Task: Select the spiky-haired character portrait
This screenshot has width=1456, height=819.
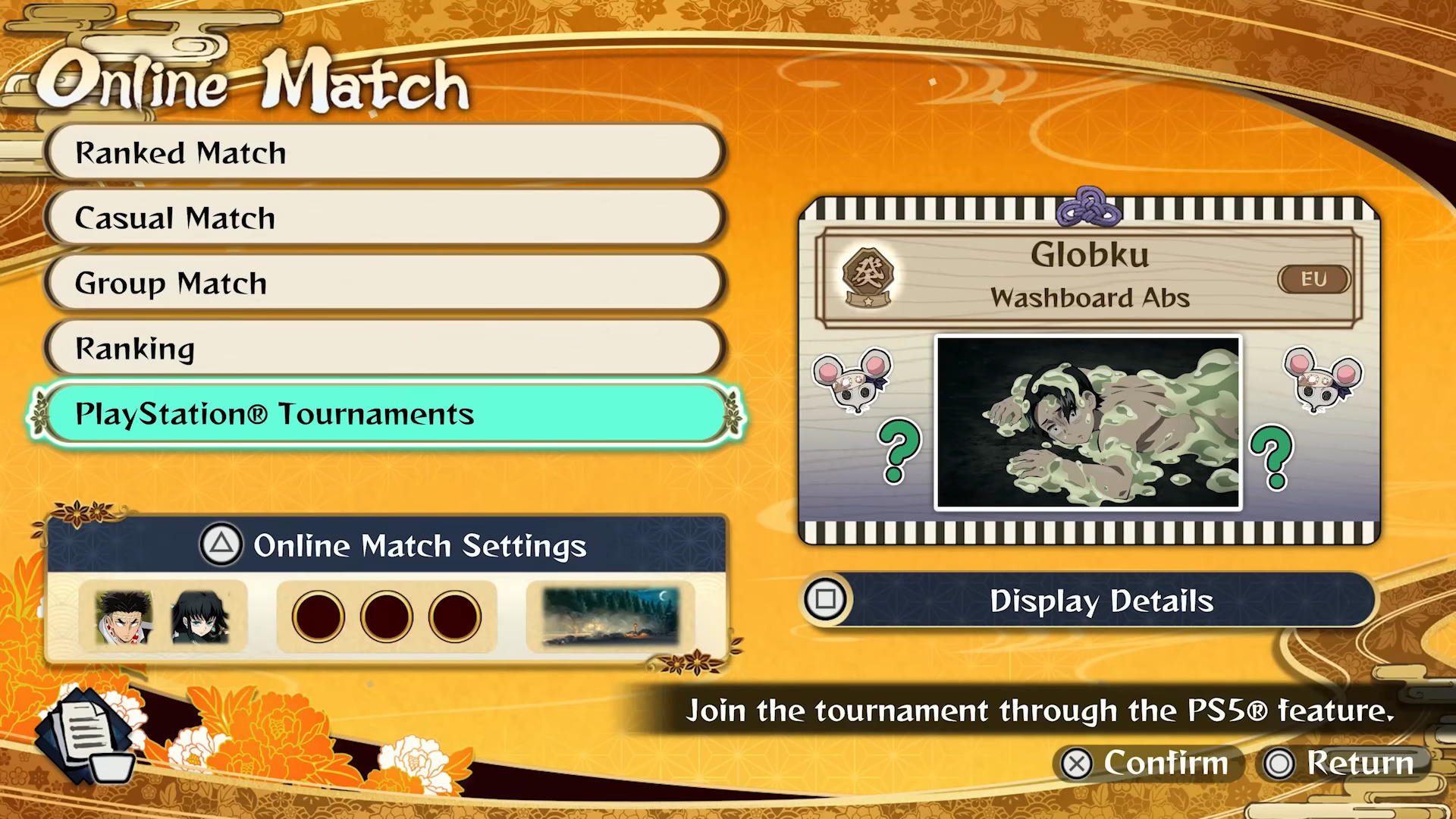Action: coord(124,617)
